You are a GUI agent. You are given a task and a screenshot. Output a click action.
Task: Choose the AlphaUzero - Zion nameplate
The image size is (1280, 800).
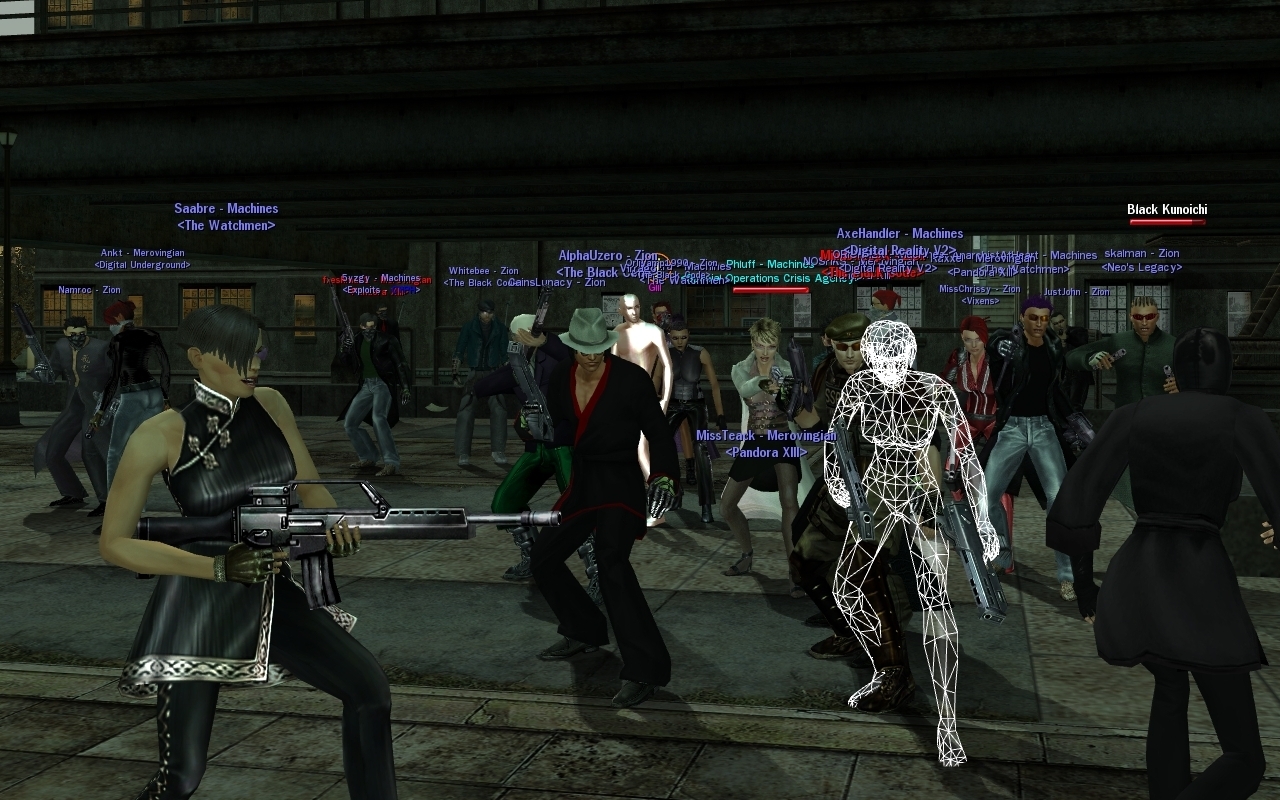(x=608, y=256)
